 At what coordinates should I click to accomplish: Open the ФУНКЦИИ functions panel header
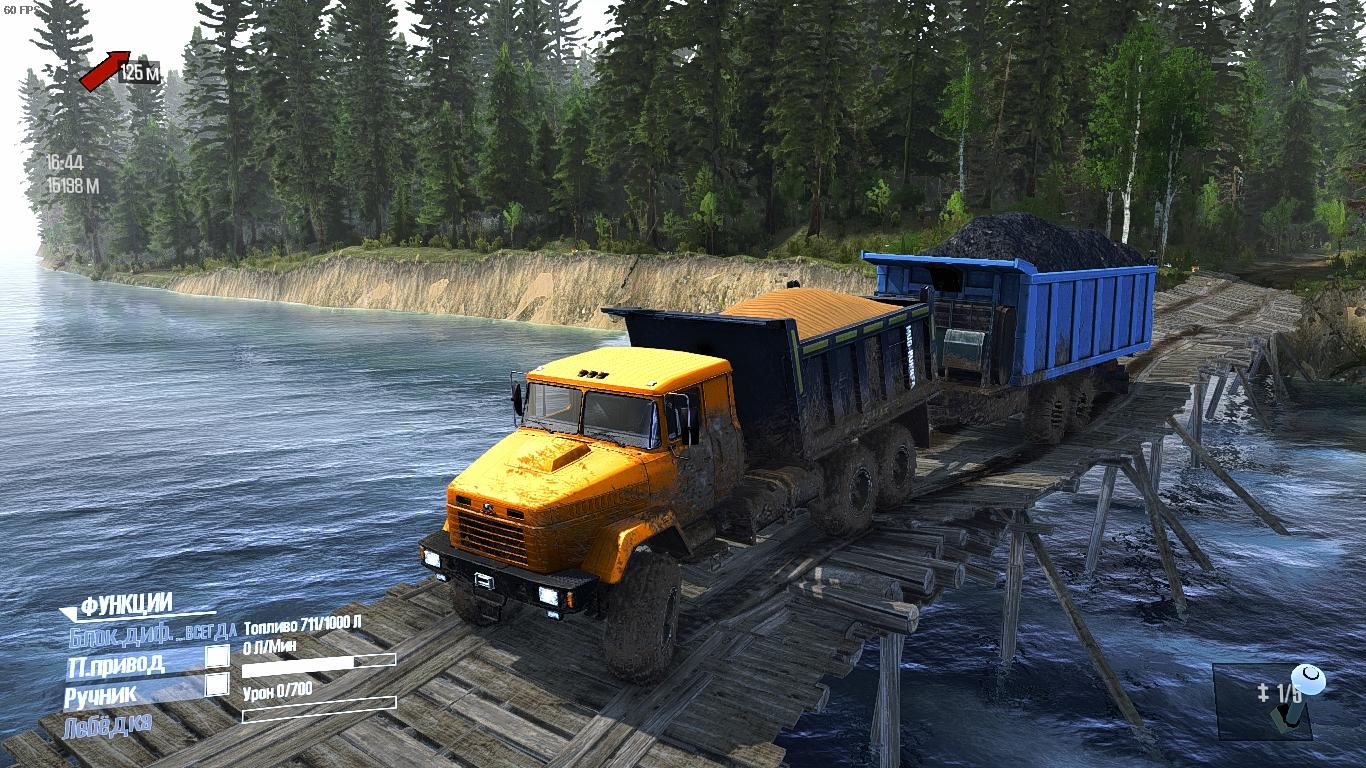point(126,605)
